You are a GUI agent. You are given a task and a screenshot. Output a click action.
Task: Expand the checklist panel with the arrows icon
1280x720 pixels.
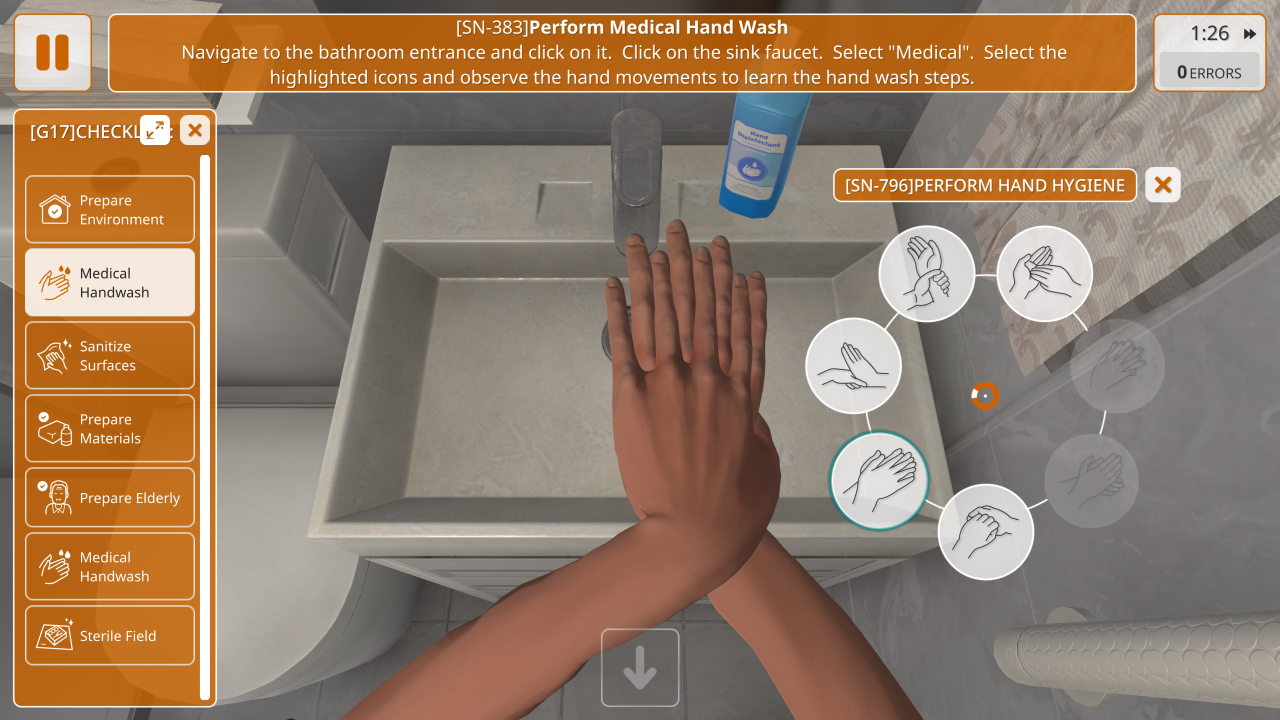[155, 130]
